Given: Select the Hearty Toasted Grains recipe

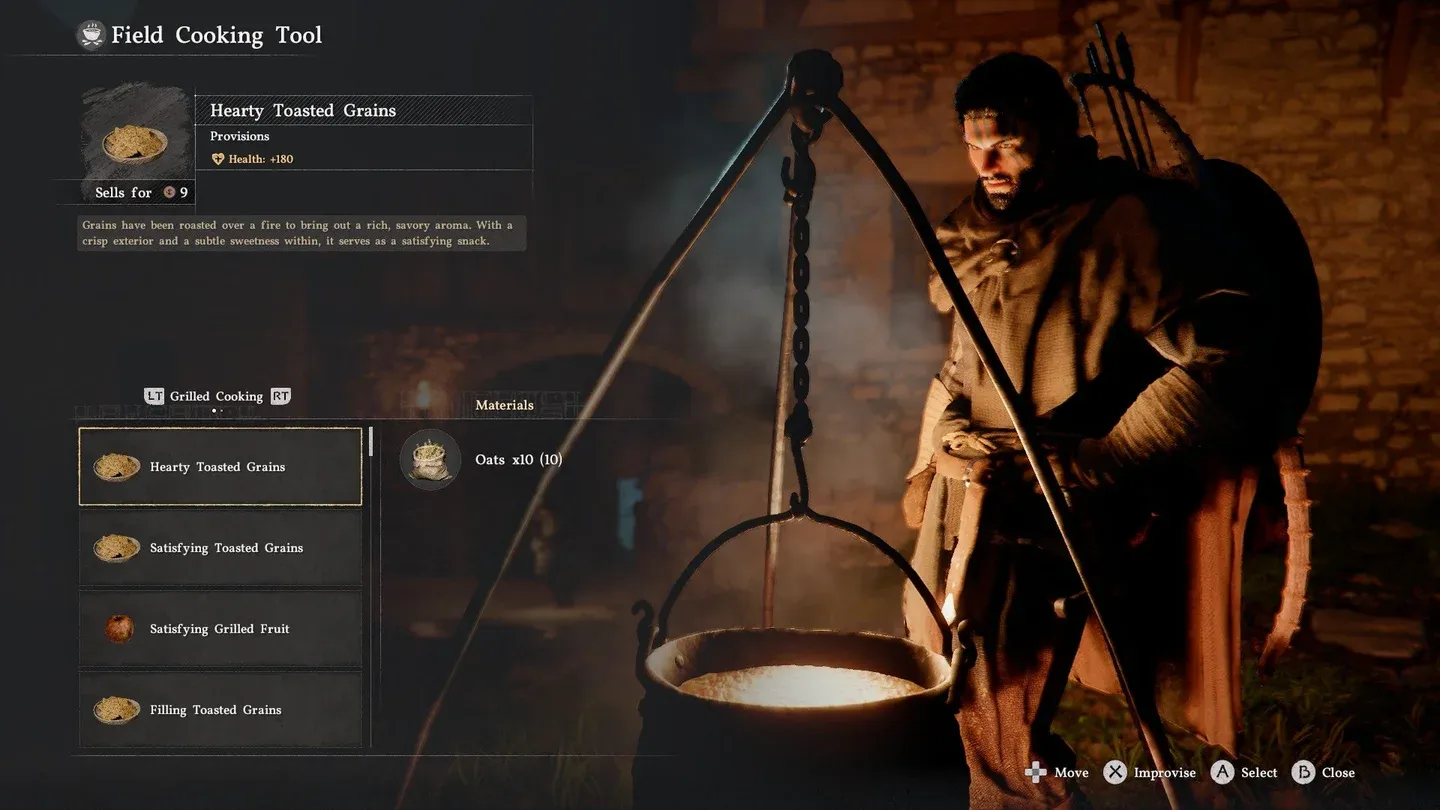Looking at the screenshot, I should [x=220, y=467].
